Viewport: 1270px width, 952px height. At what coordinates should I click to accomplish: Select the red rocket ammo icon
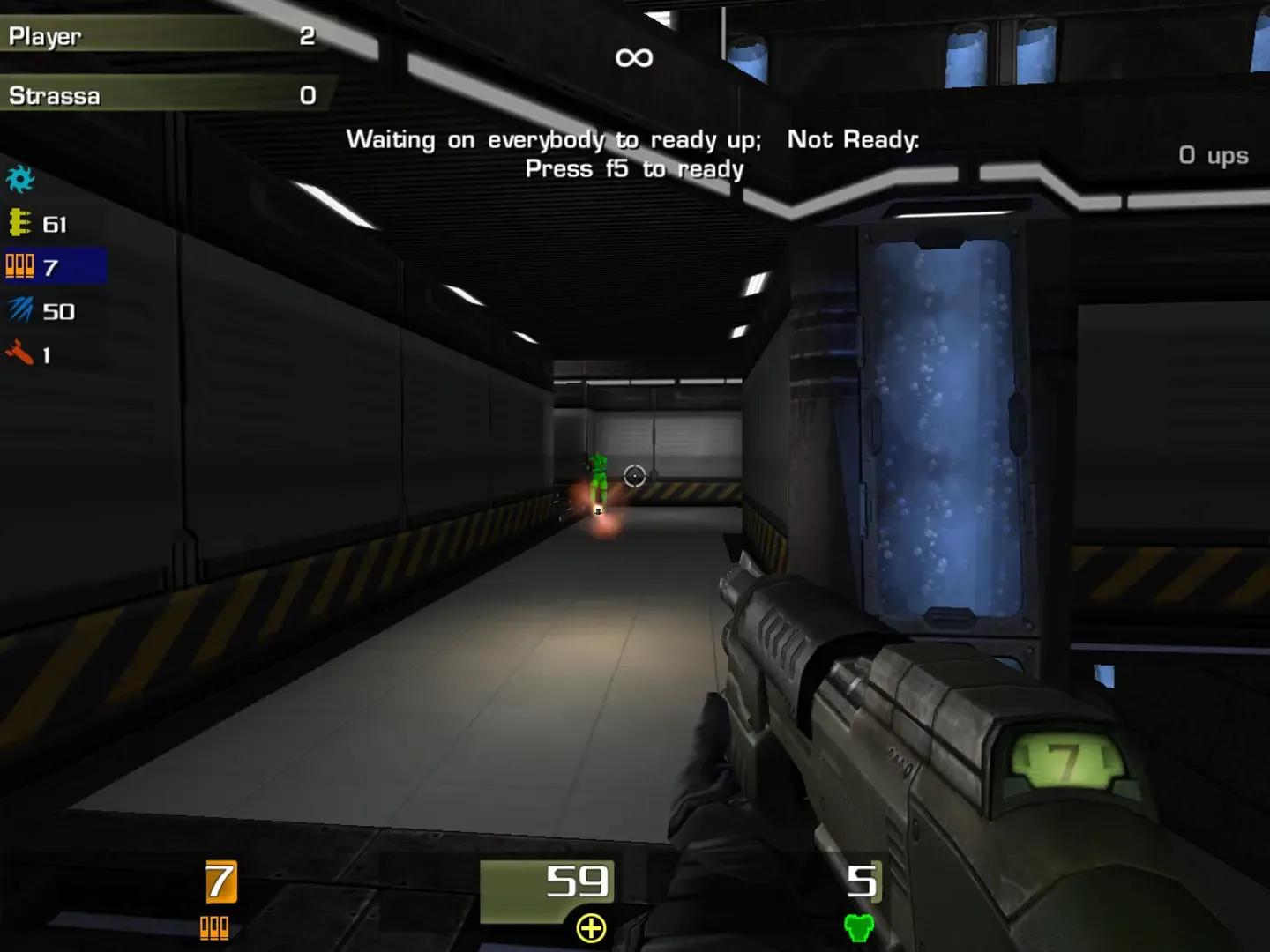tap(19, 354)
